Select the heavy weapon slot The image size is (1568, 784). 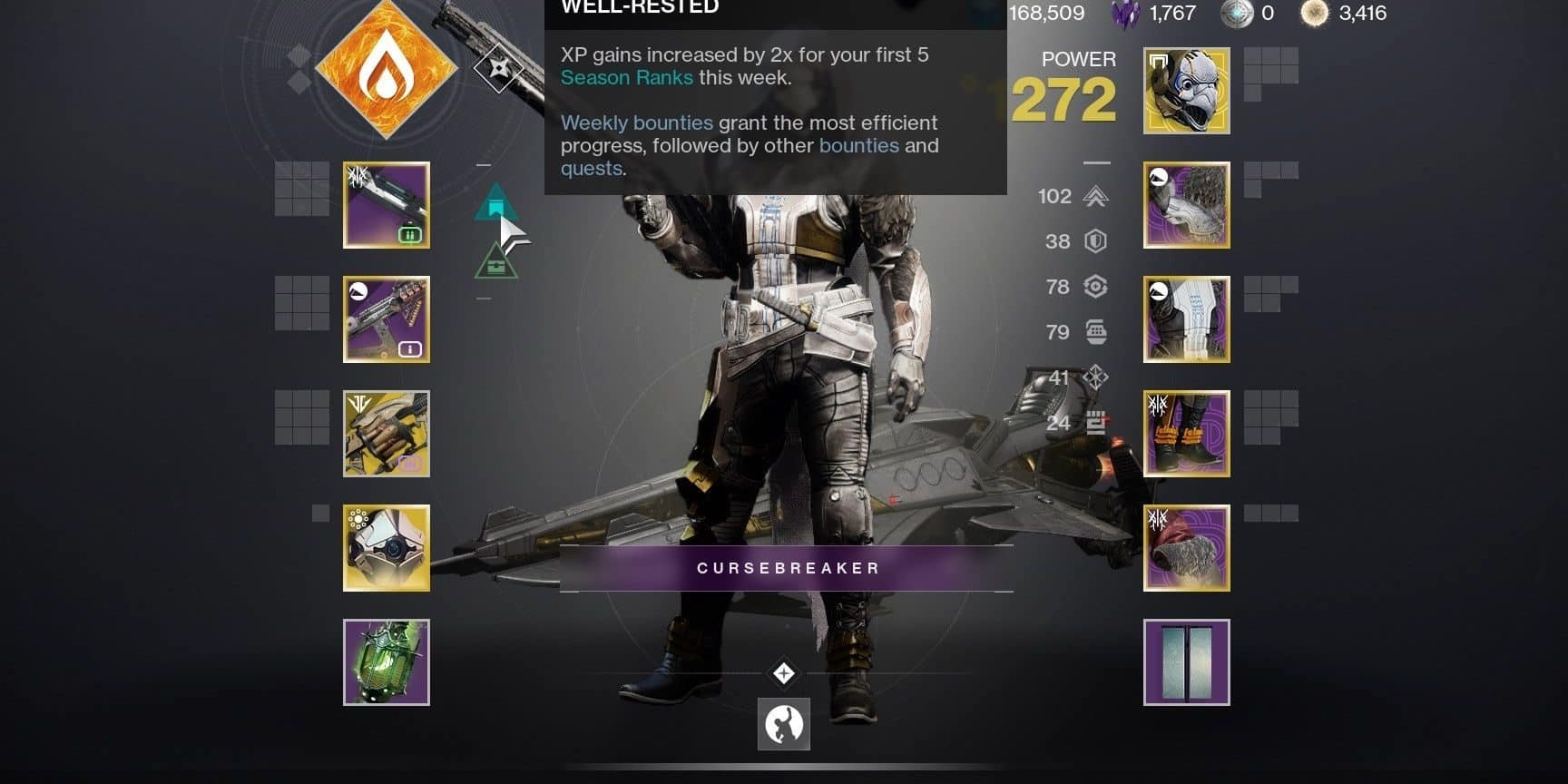tap(386, 434)
